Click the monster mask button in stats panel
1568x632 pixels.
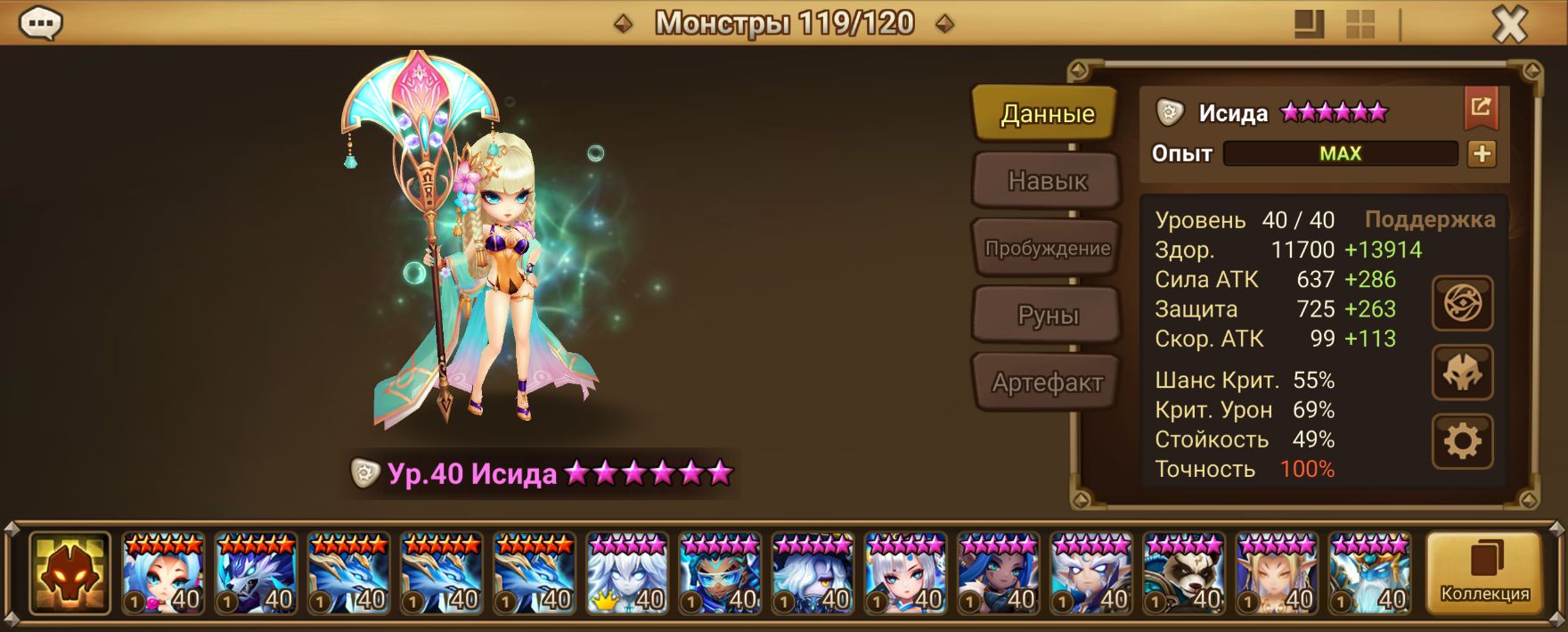1462,373
